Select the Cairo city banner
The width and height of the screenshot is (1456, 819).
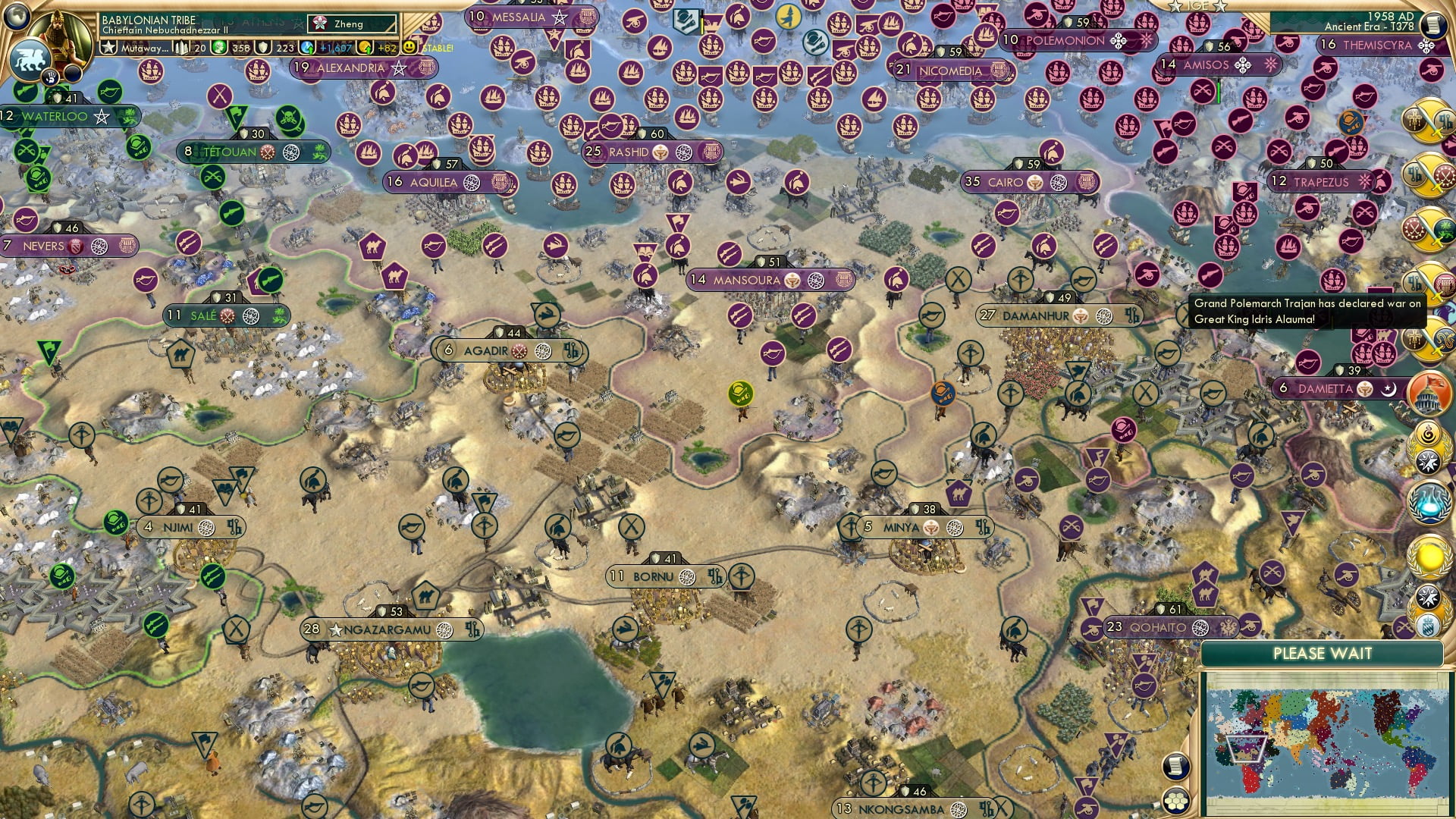click(1005, 182)
